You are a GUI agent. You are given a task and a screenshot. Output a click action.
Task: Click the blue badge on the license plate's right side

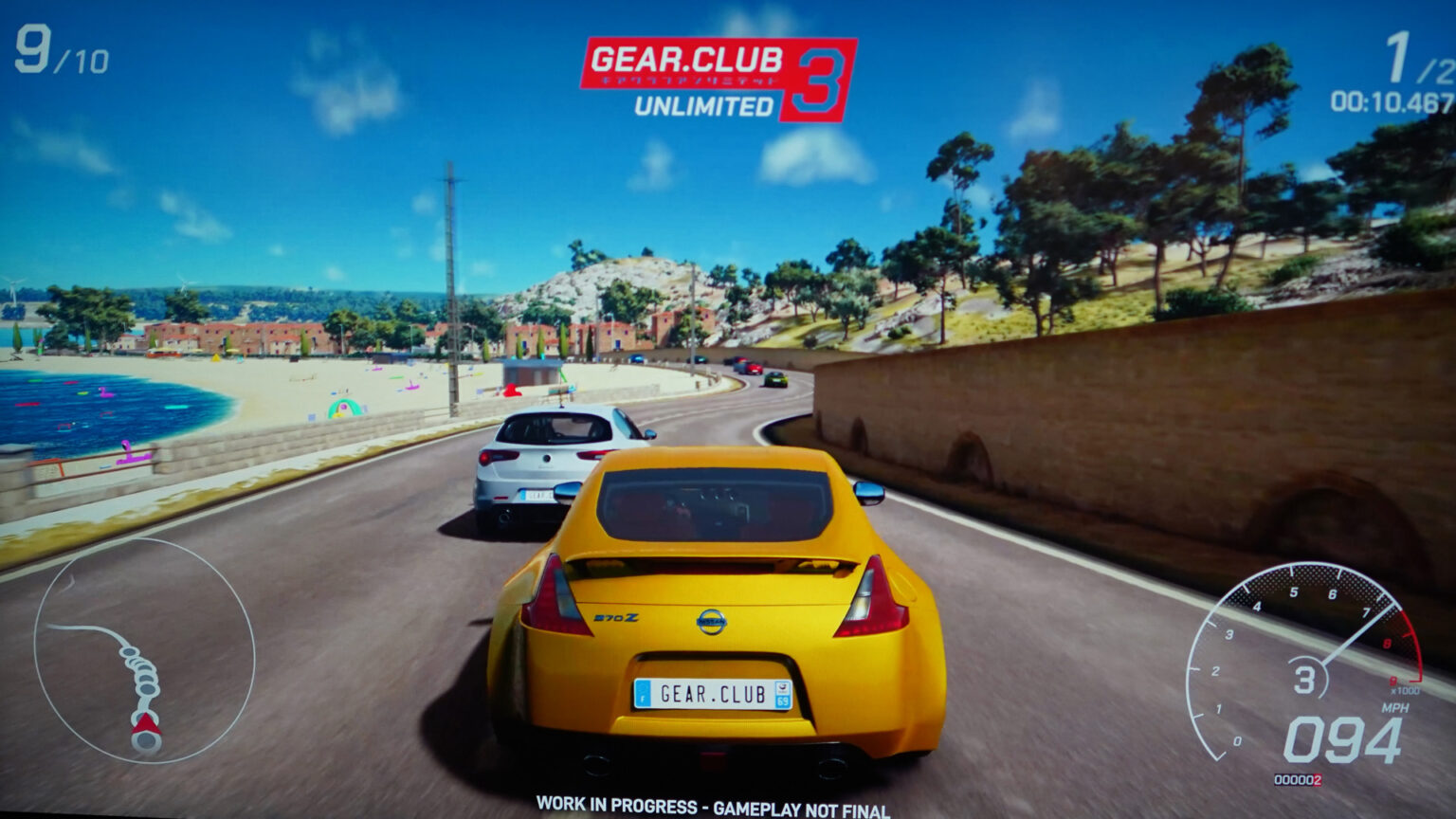782,693
